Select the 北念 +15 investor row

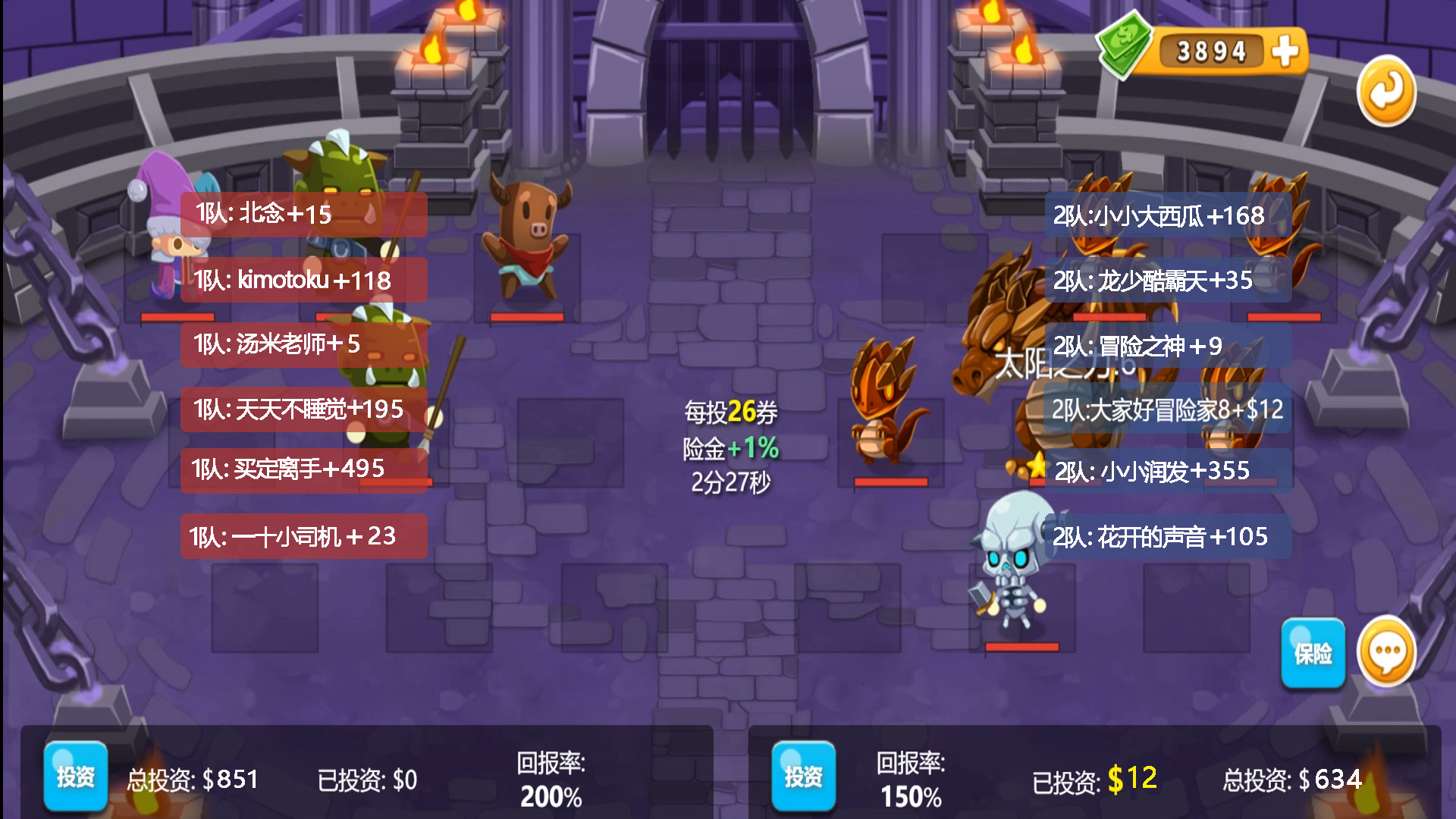(303, 214)
